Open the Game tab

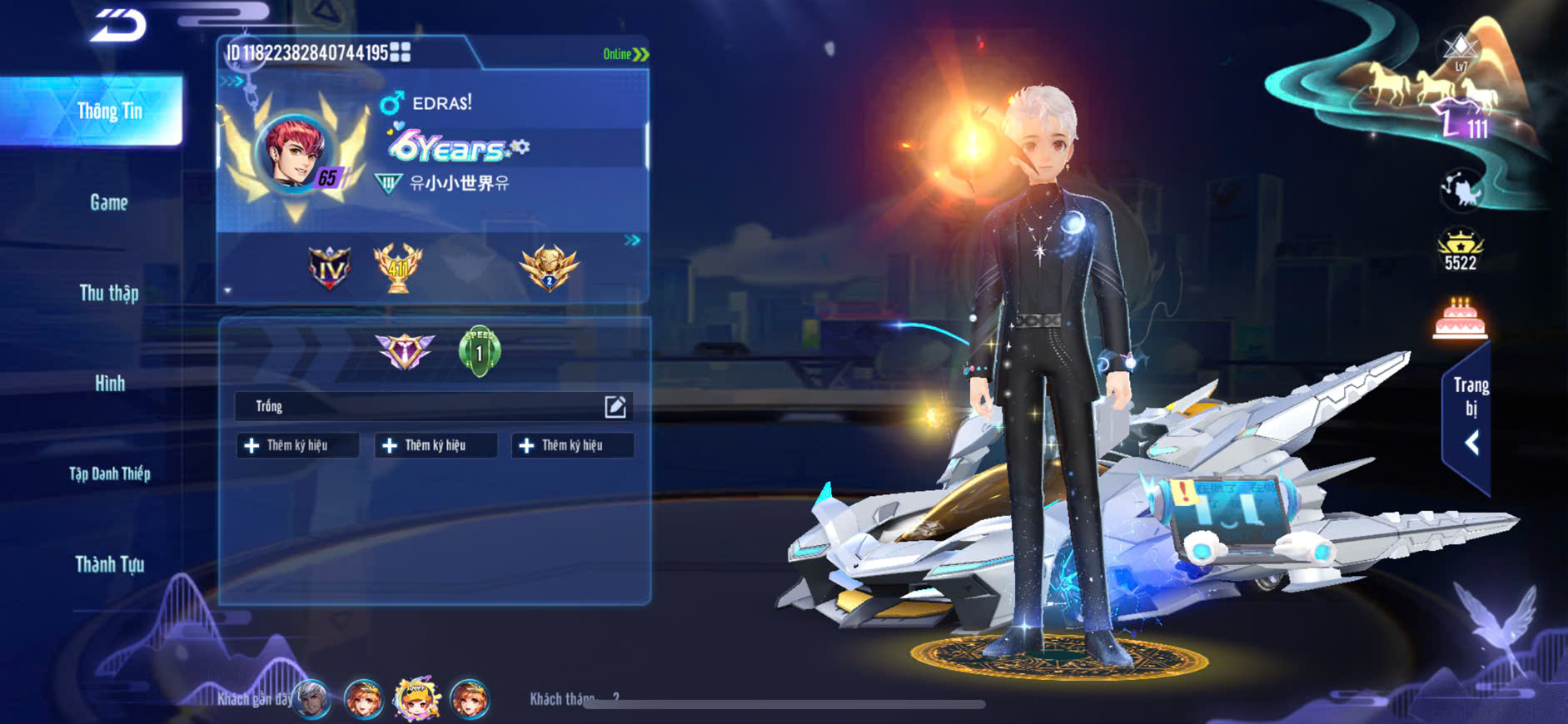pos(109,202)
